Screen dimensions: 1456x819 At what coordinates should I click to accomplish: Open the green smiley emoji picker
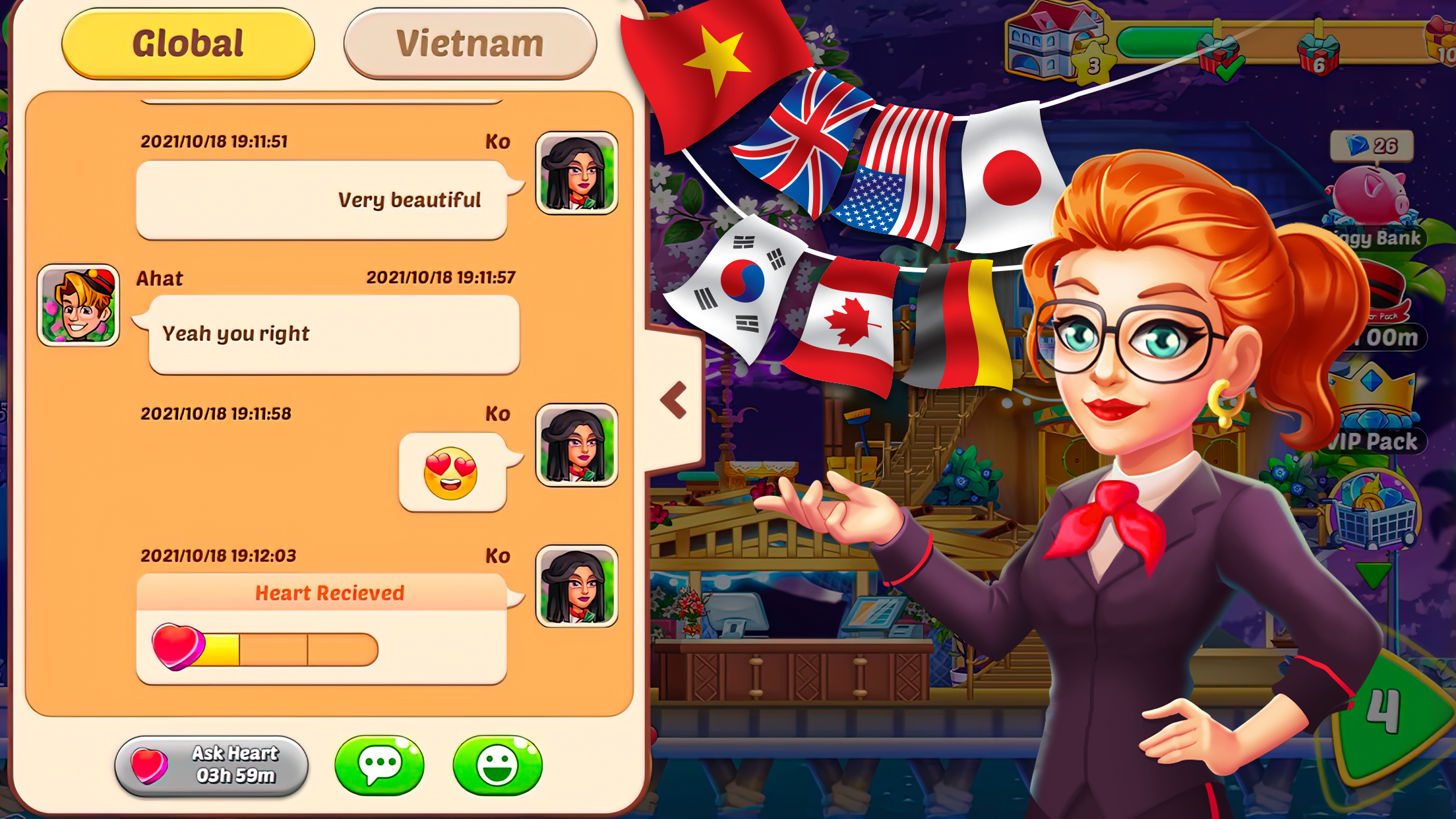[x=497, y=765]
